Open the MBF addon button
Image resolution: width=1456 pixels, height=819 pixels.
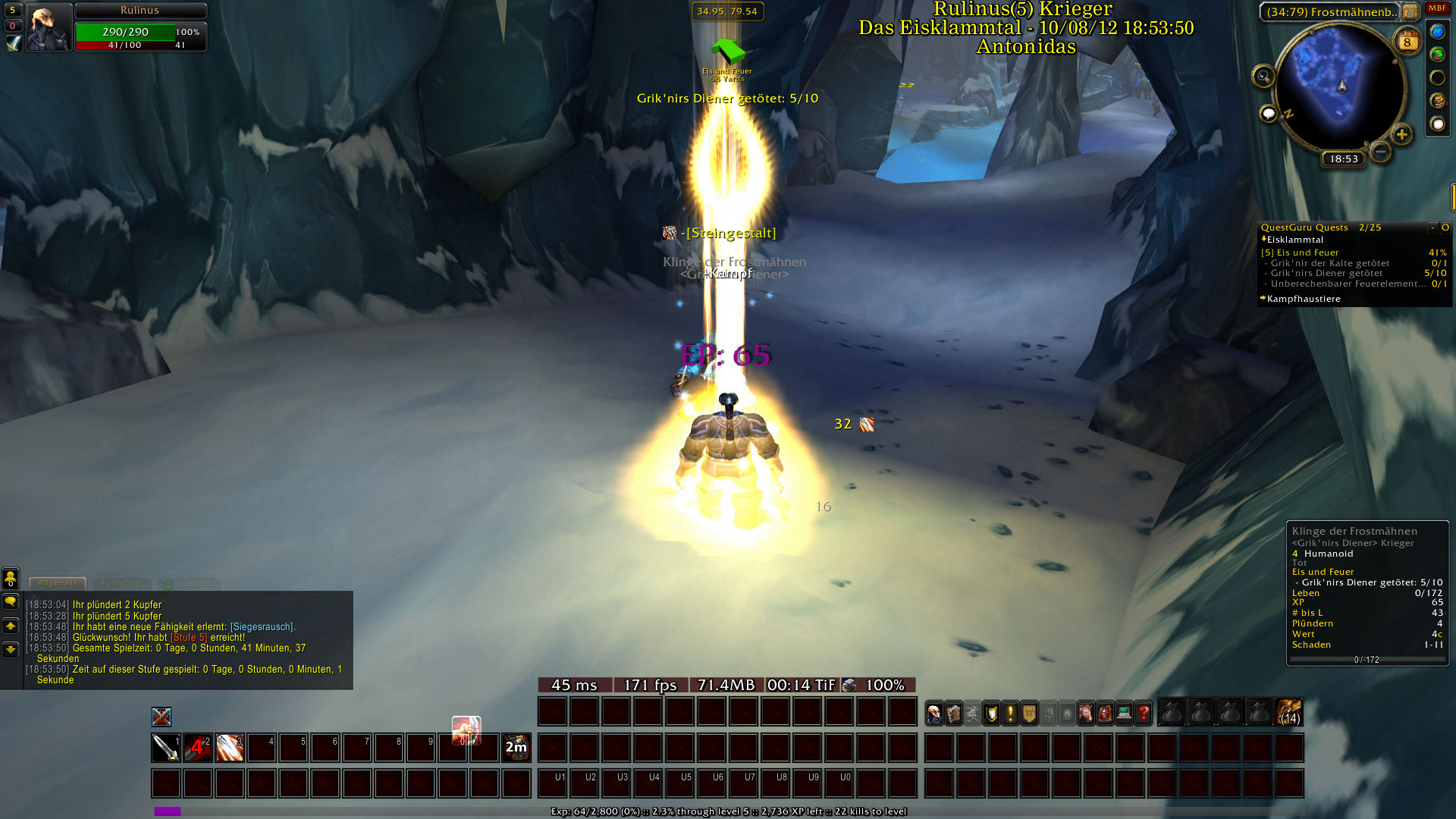pos(1437,8)
